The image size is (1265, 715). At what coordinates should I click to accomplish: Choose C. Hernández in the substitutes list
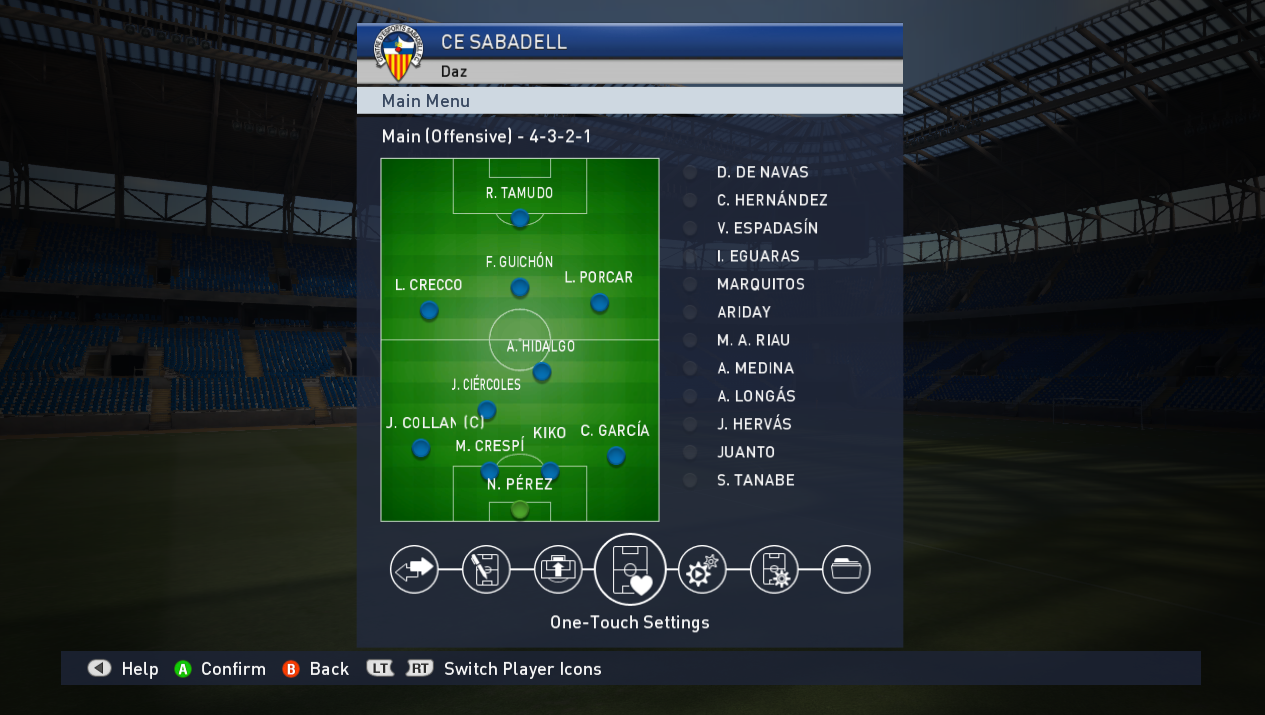coord(771,200)
